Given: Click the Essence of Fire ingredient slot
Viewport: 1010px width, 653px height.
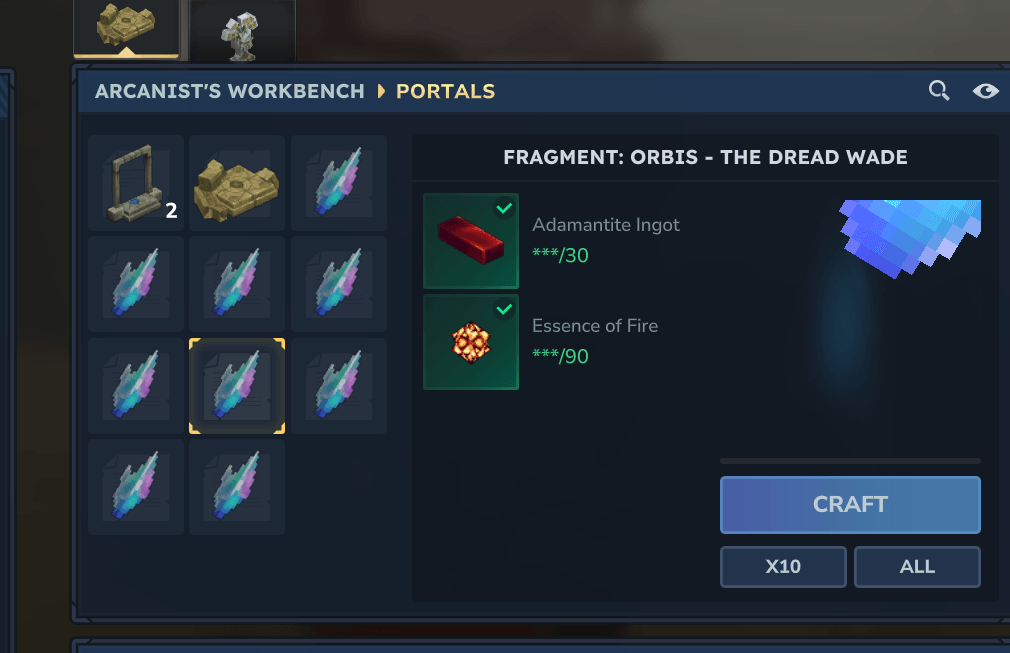Looking at the screenshot, I should tap(471, 342).
